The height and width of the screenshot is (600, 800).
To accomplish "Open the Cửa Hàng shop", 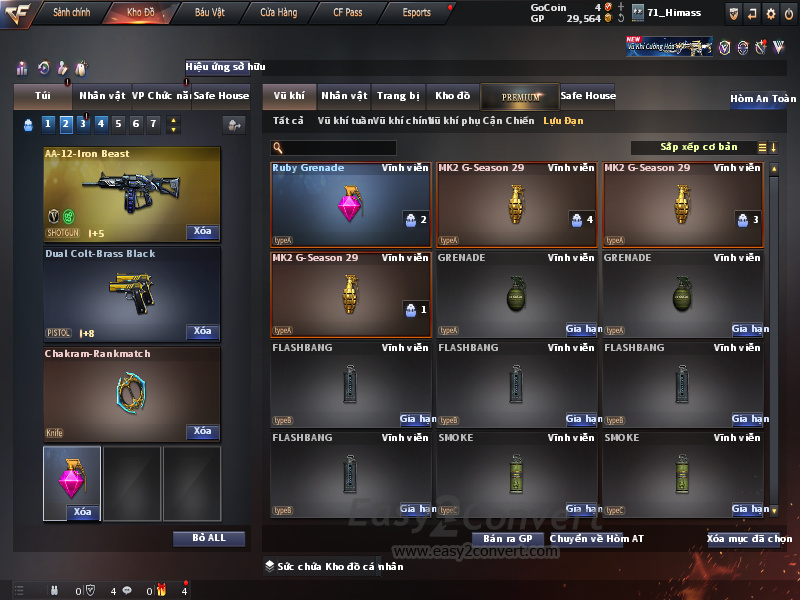I will tap(279, 13).
